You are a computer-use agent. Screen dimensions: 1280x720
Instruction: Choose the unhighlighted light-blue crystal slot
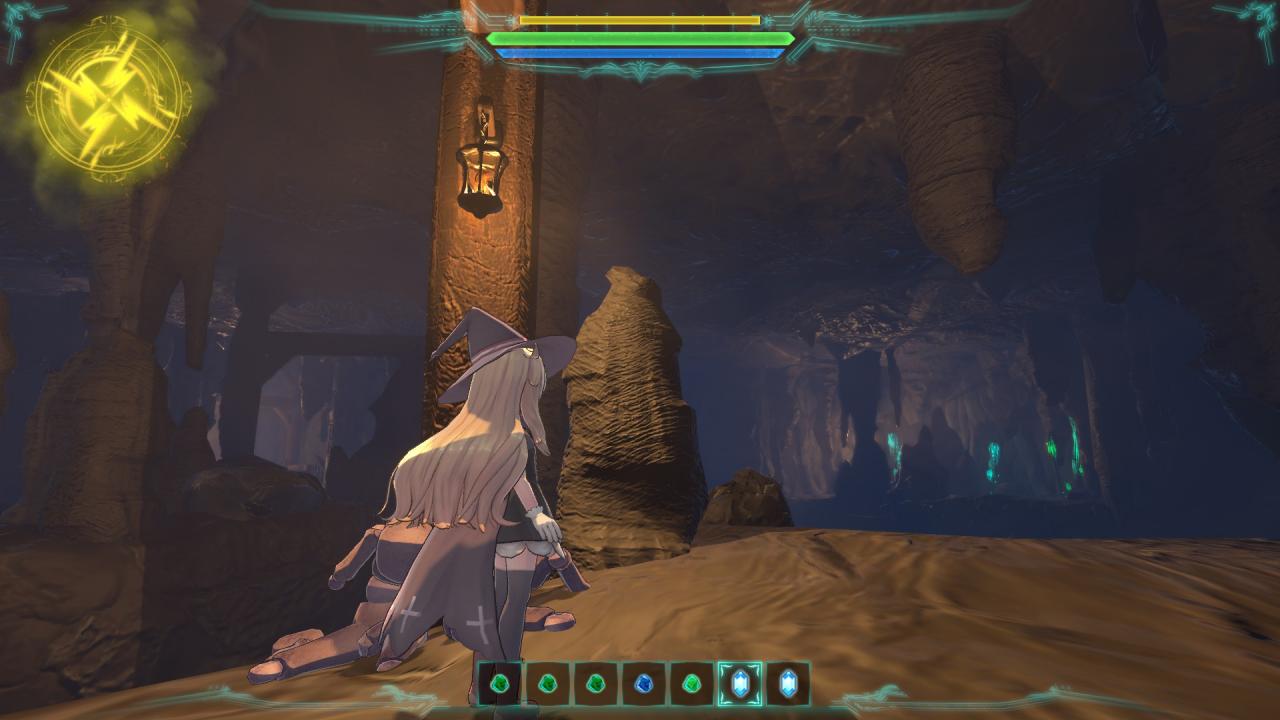pyautogui.click(x=787, y=684)
